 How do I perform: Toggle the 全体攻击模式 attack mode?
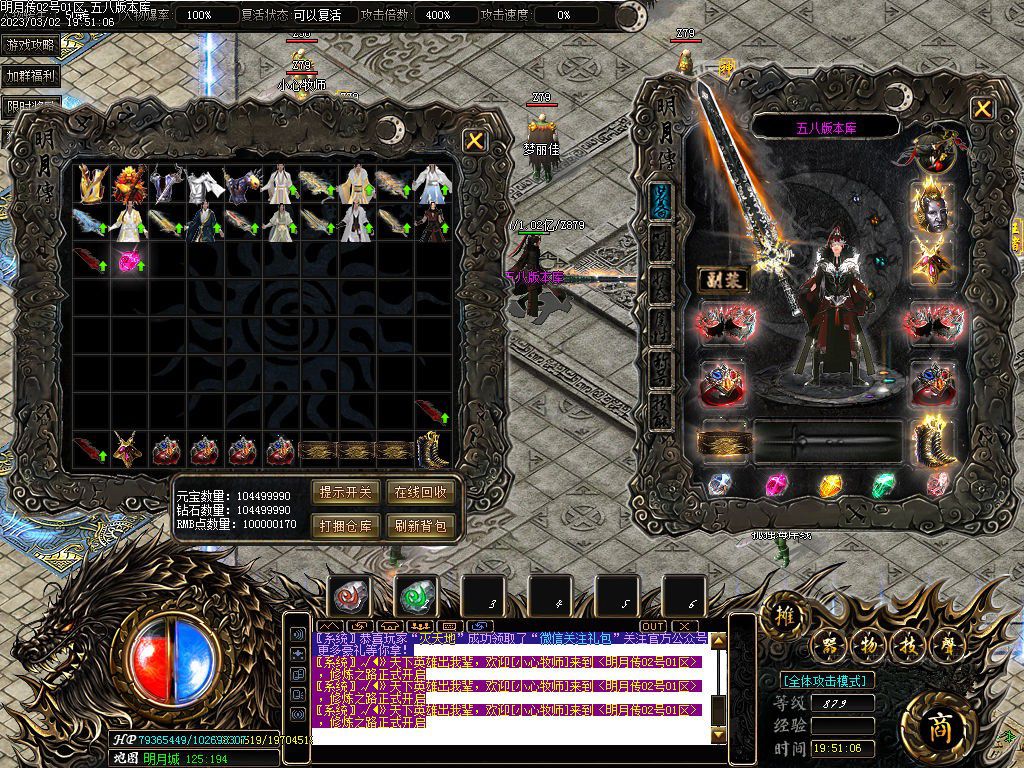coord(826,680)
